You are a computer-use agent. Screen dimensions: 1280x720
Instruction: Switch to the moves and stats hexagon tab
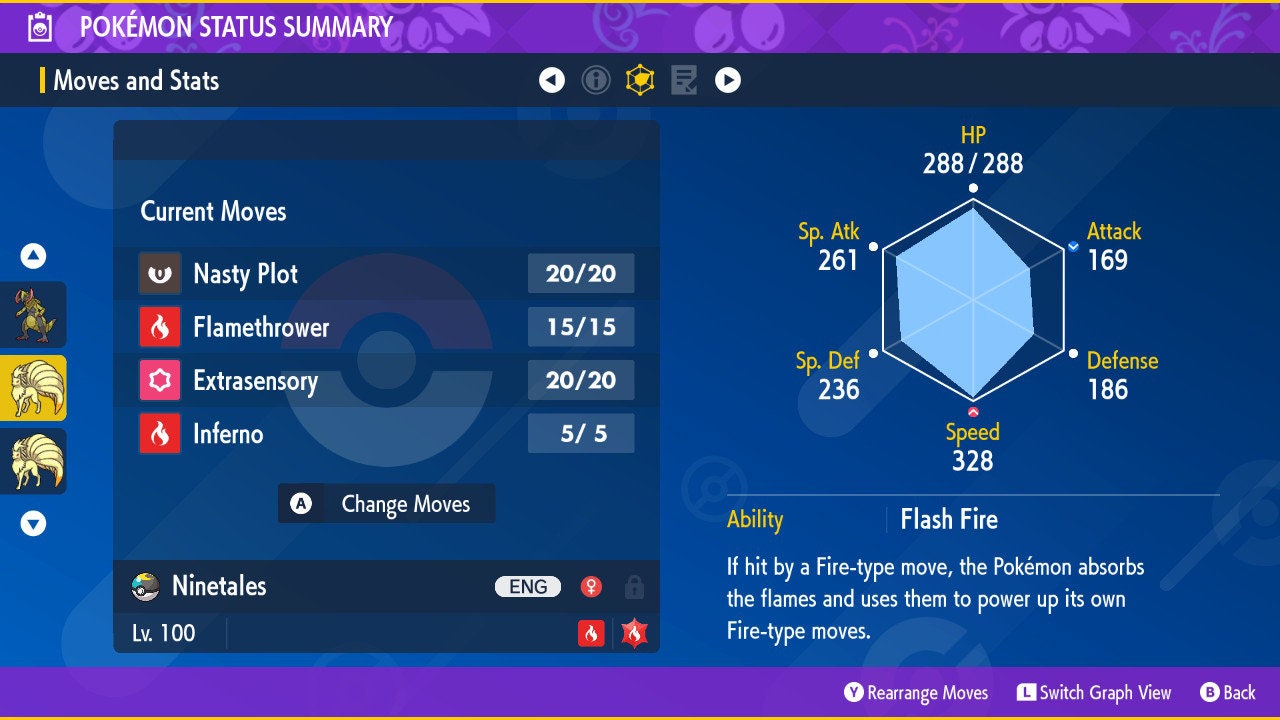tap(640, 80)
